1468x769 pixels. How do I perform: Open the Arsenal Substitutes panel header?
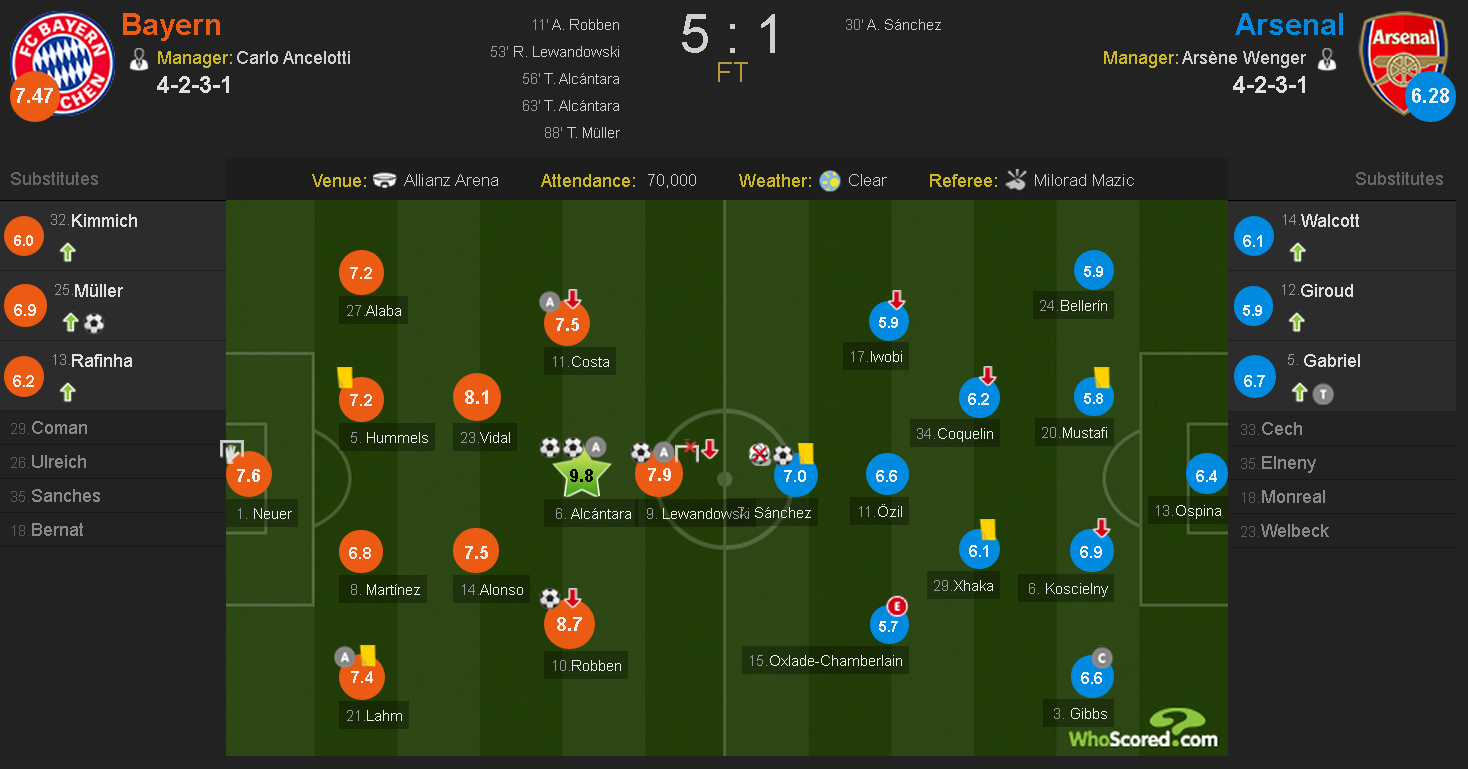click(1398, 180)
